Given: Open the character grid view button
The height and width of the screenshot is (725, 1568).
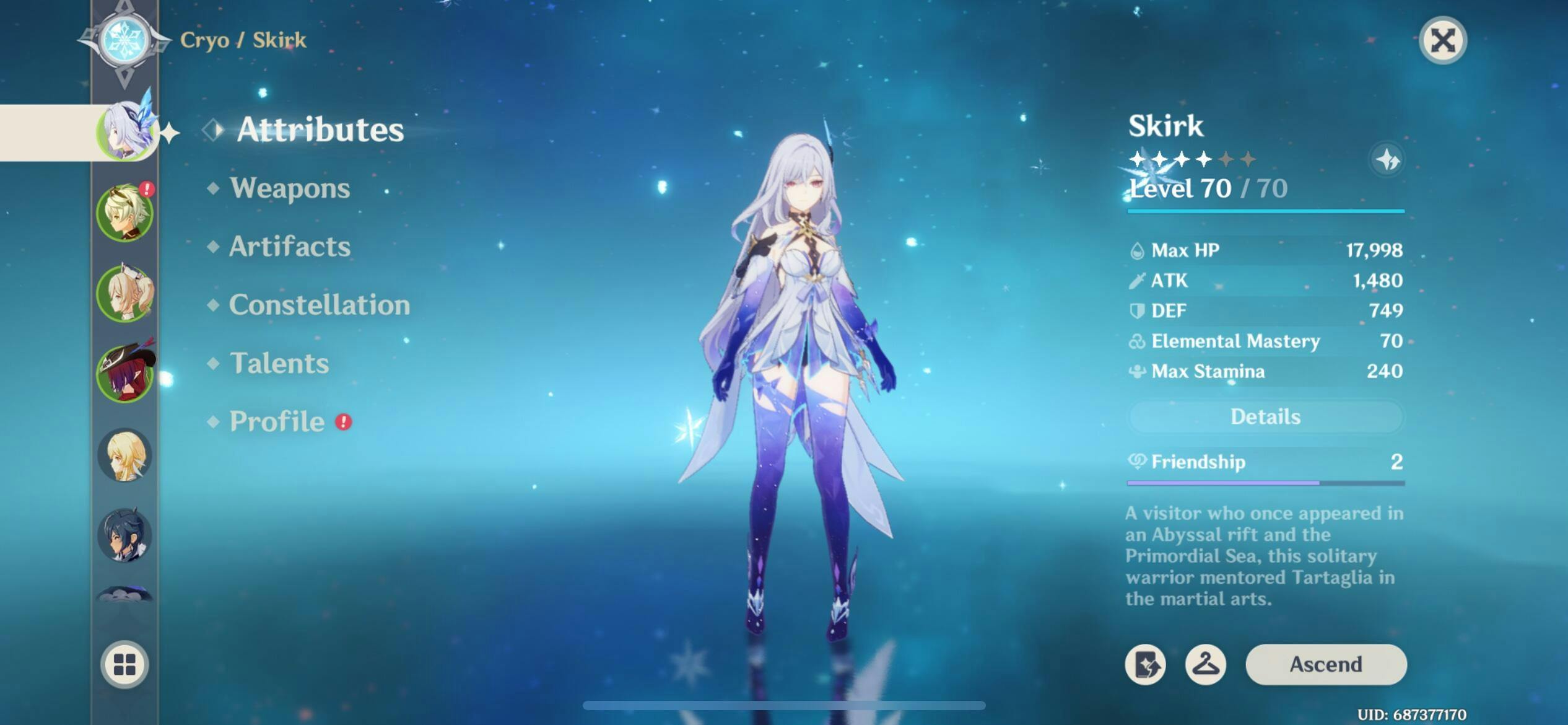Looking at the screenshot, I should tap(124, 664).
